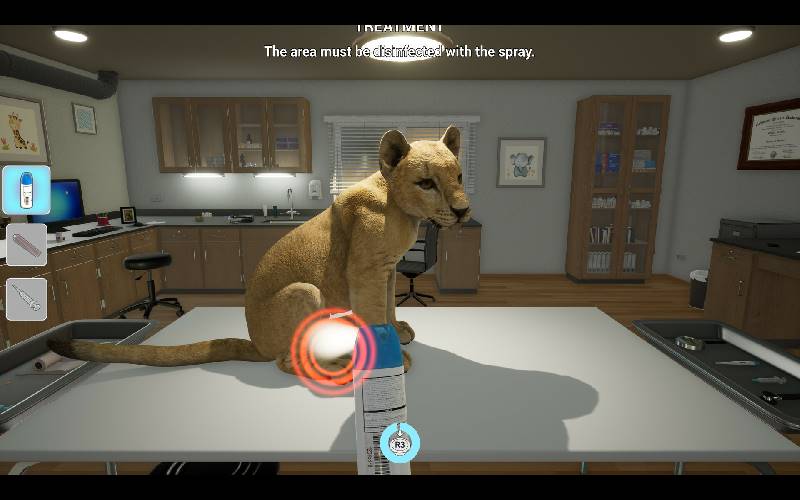Select the disinfectant spray tool

click(27, 190)
